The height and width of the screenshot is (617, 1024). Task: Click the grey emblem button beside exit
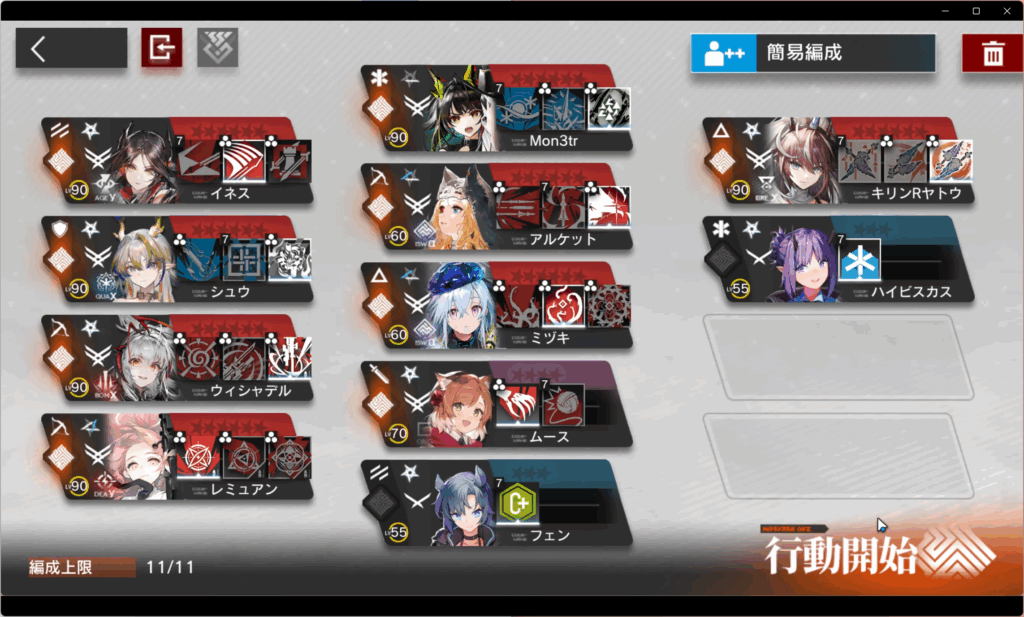tap(217, 48)
